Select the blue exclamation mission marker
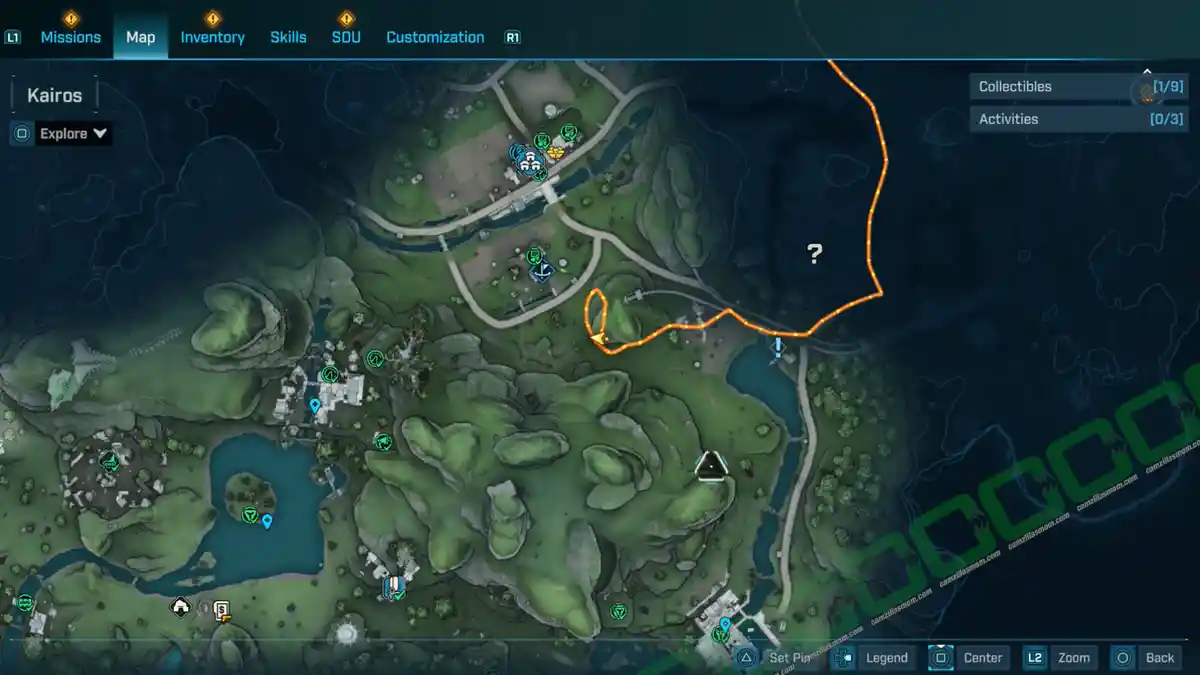The image size is (1200, 675). (778, 347)
